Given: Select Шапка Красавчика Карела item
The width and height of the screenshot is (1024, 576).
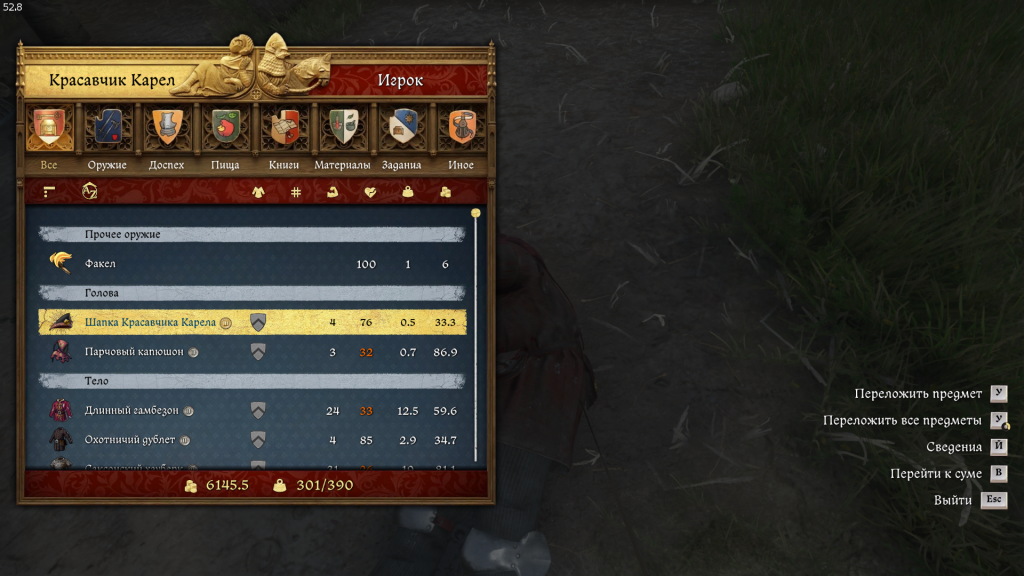Looking at the screenshot, I should [252, 322].
